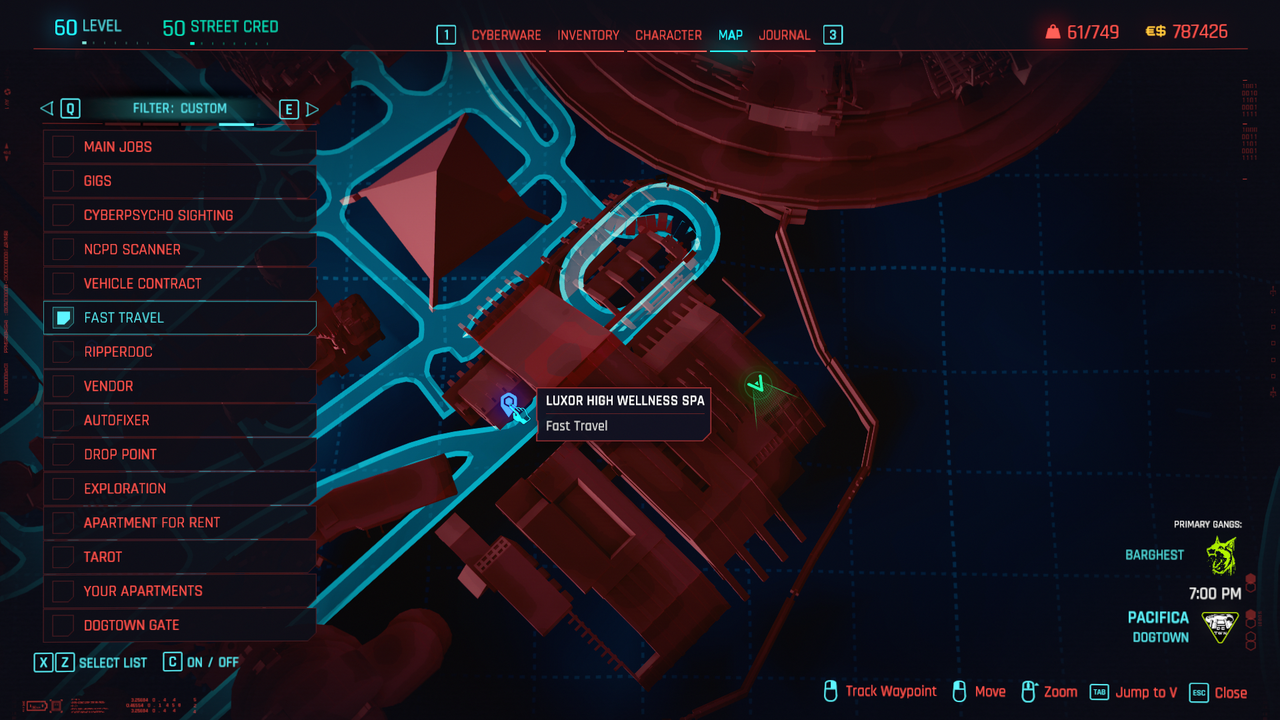
Task: Enable the Gigs map filter
Action: (63, 181)
